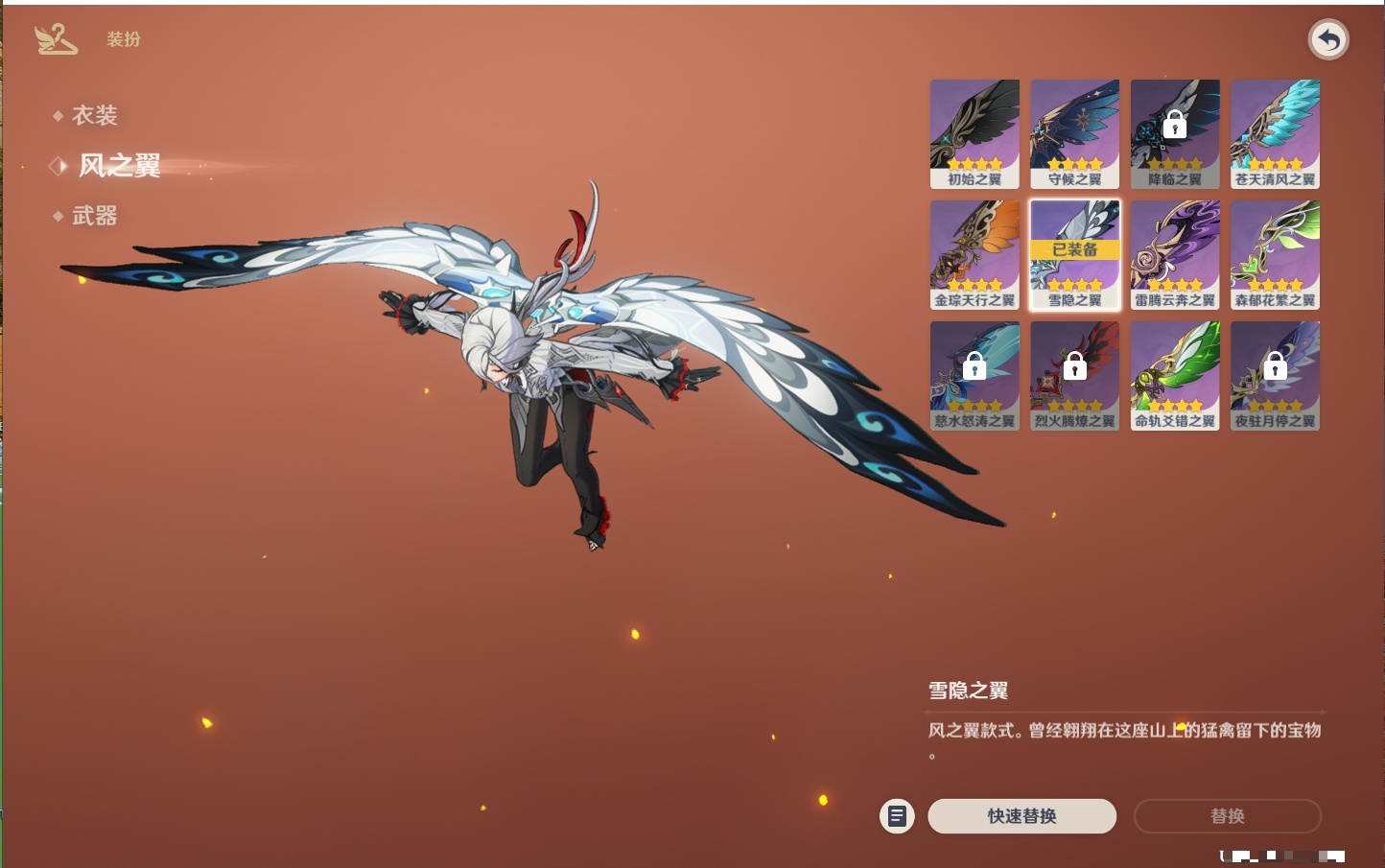Select the locked 降临之翼 glider
This screenshot has width=1385, height=868.
1175,133
